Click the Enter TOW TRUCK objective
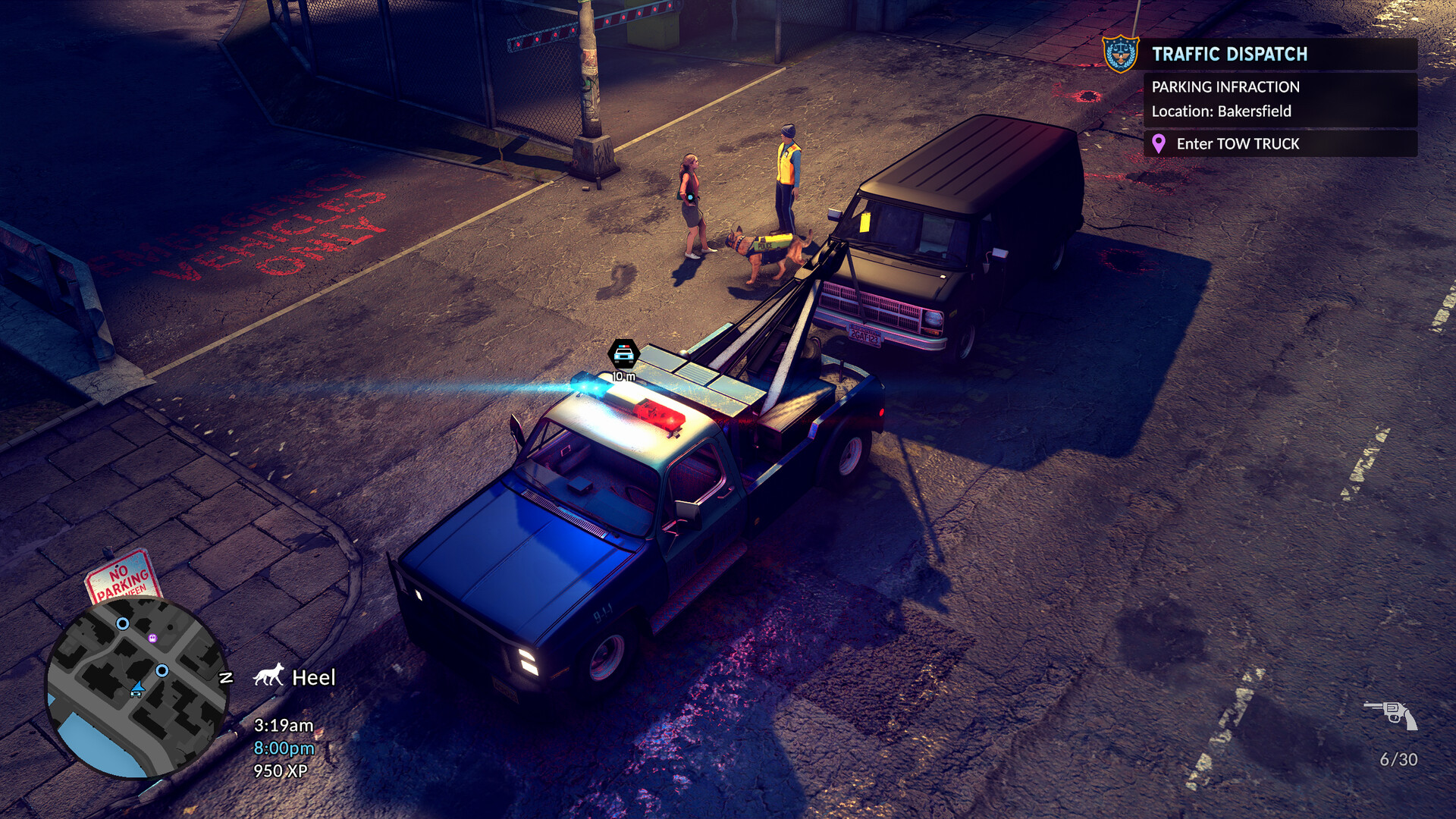The height and width of the screenshot is (819, 1456). coord(1238,143)
